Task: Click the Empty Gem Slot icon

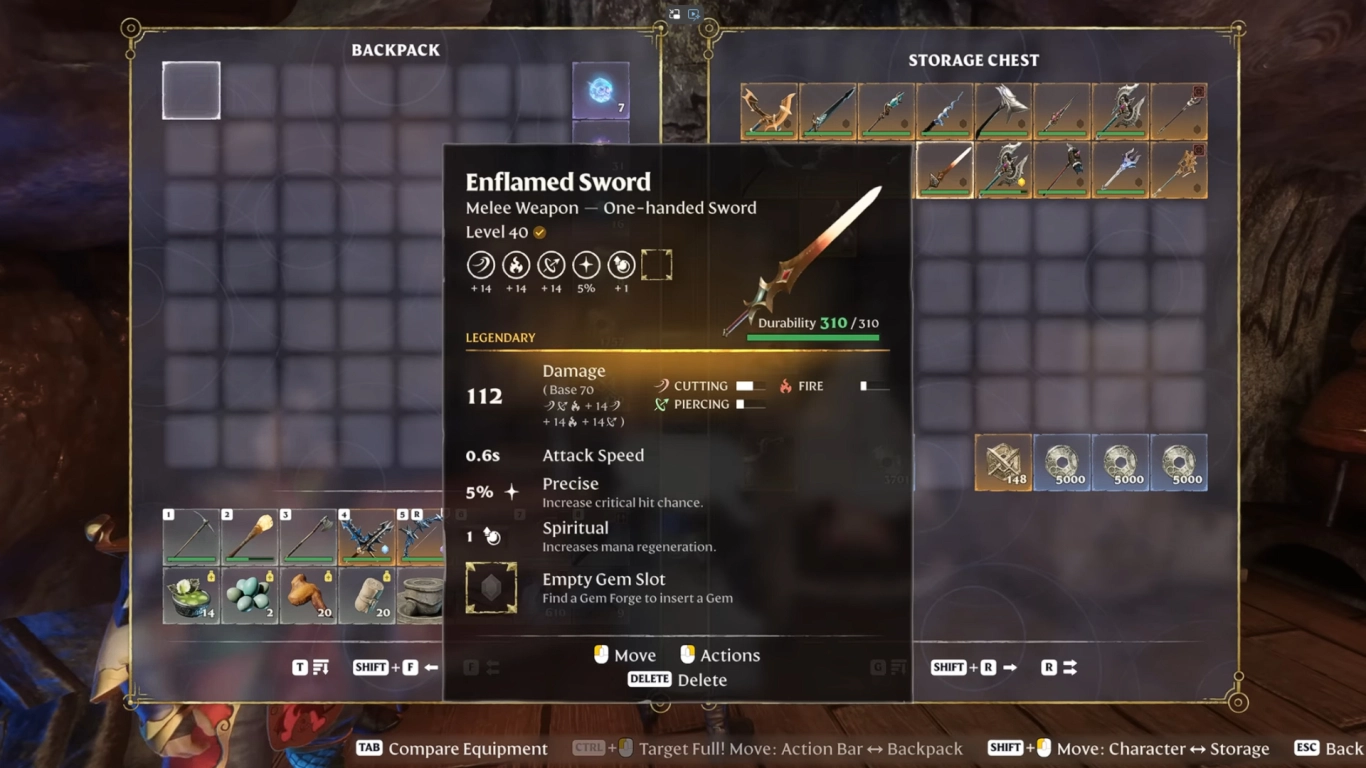Action: pos(490,587)
